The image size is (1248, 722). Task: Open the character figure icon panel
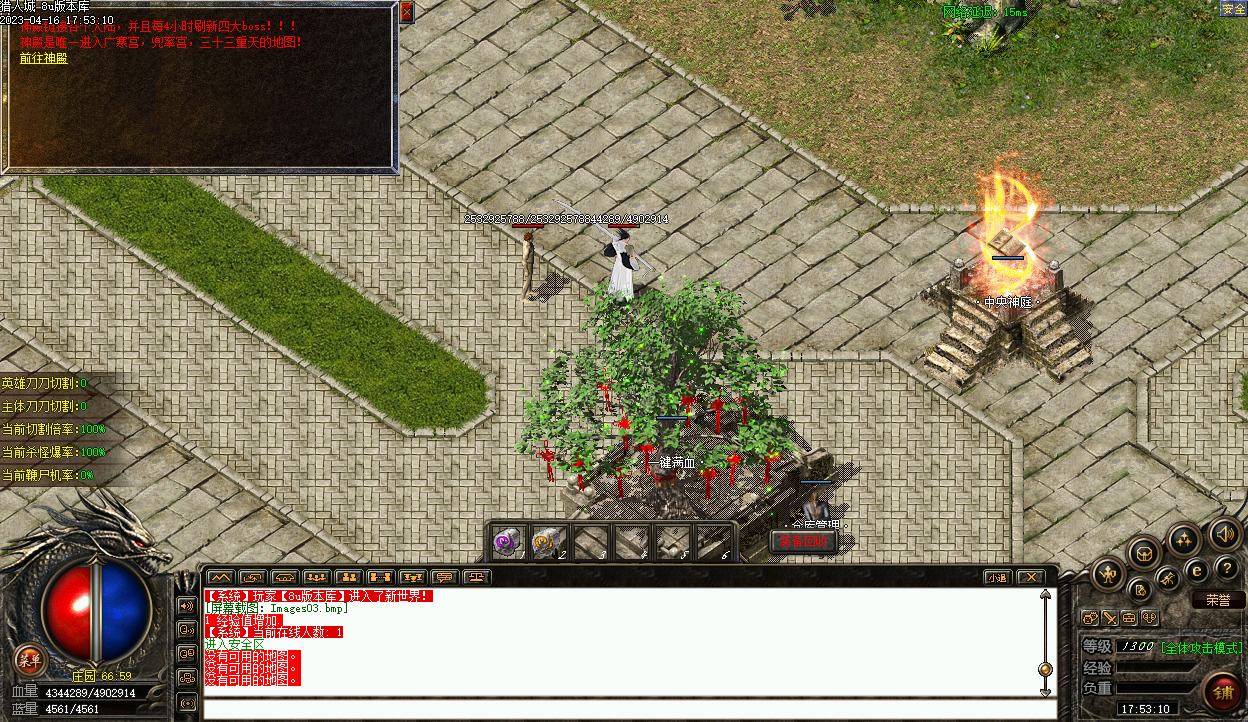(1109, 574)
